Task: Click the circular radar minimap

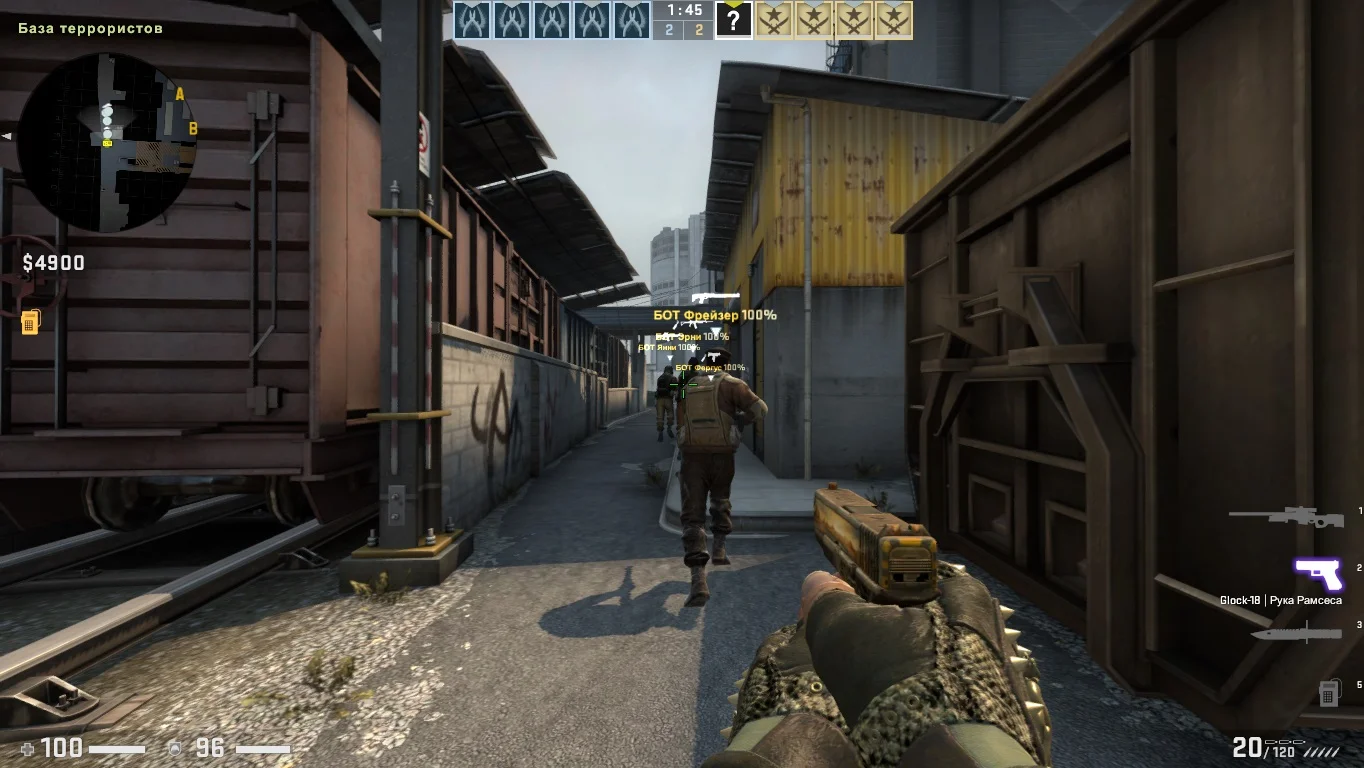Action: [x=107, y=141]
